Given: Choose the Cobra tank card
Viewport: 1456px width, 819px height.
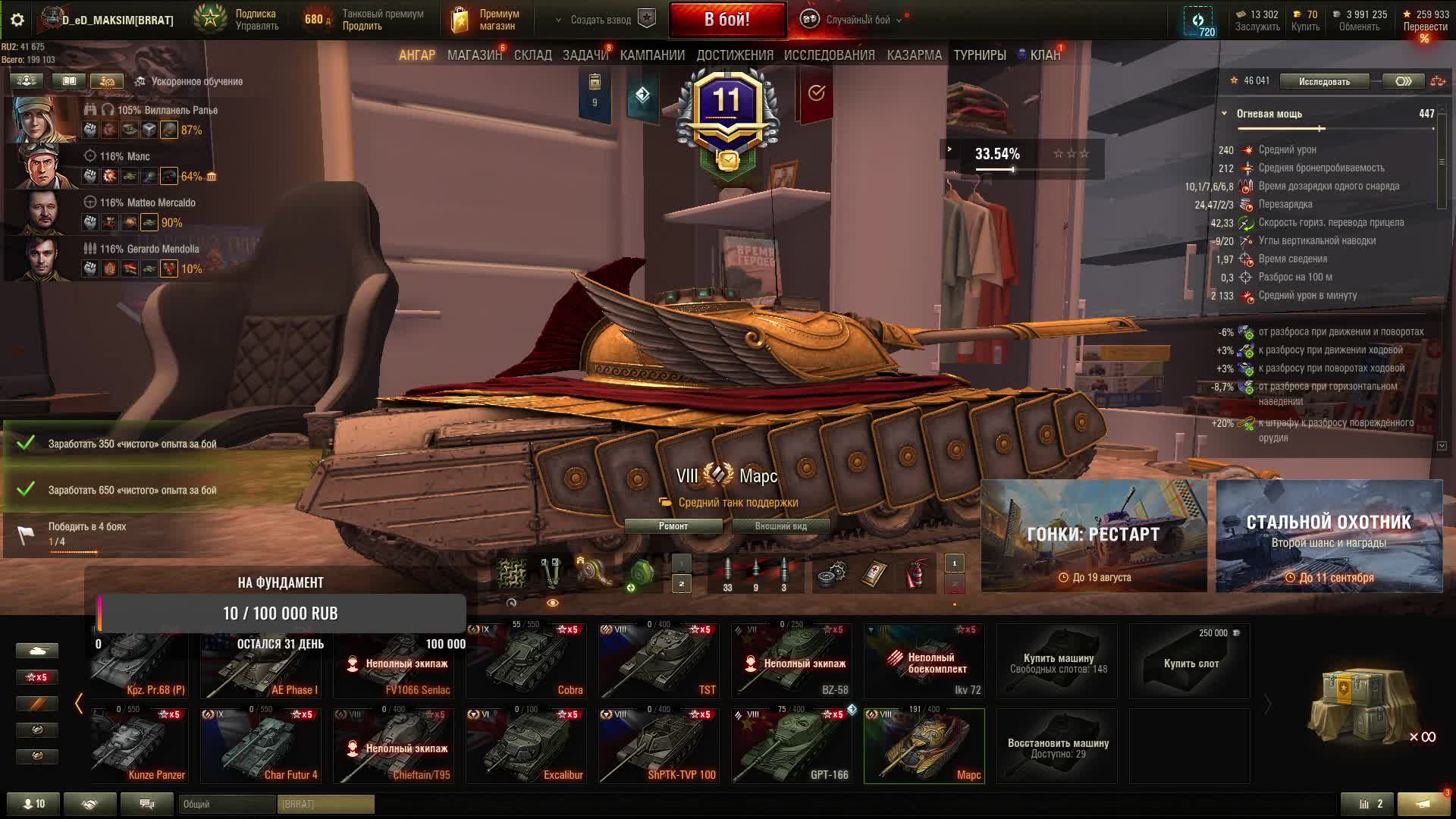Looking at the screenshot, I should [526, 661].
